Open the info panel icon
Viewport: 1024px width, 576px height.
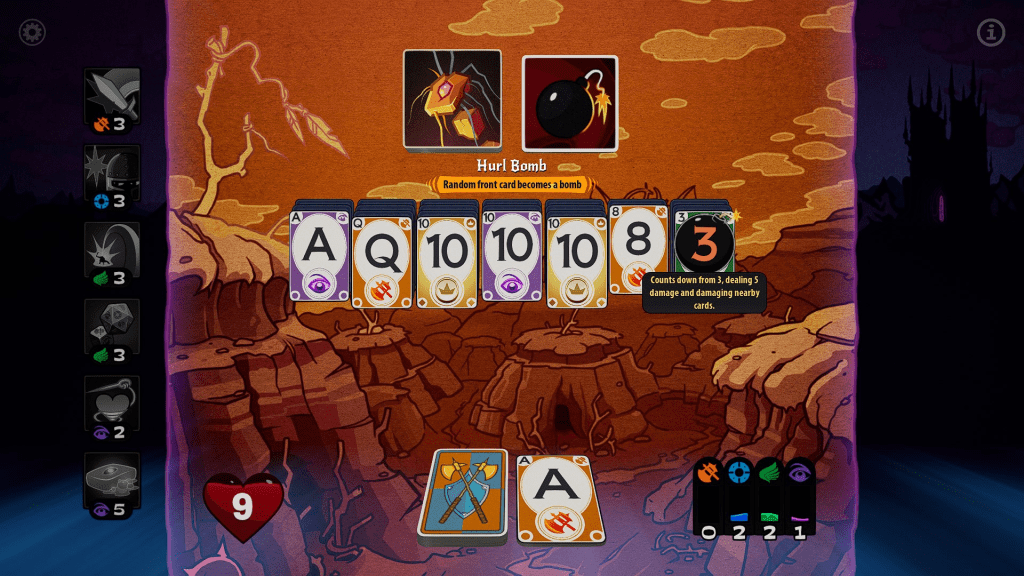tap(990, 33)
